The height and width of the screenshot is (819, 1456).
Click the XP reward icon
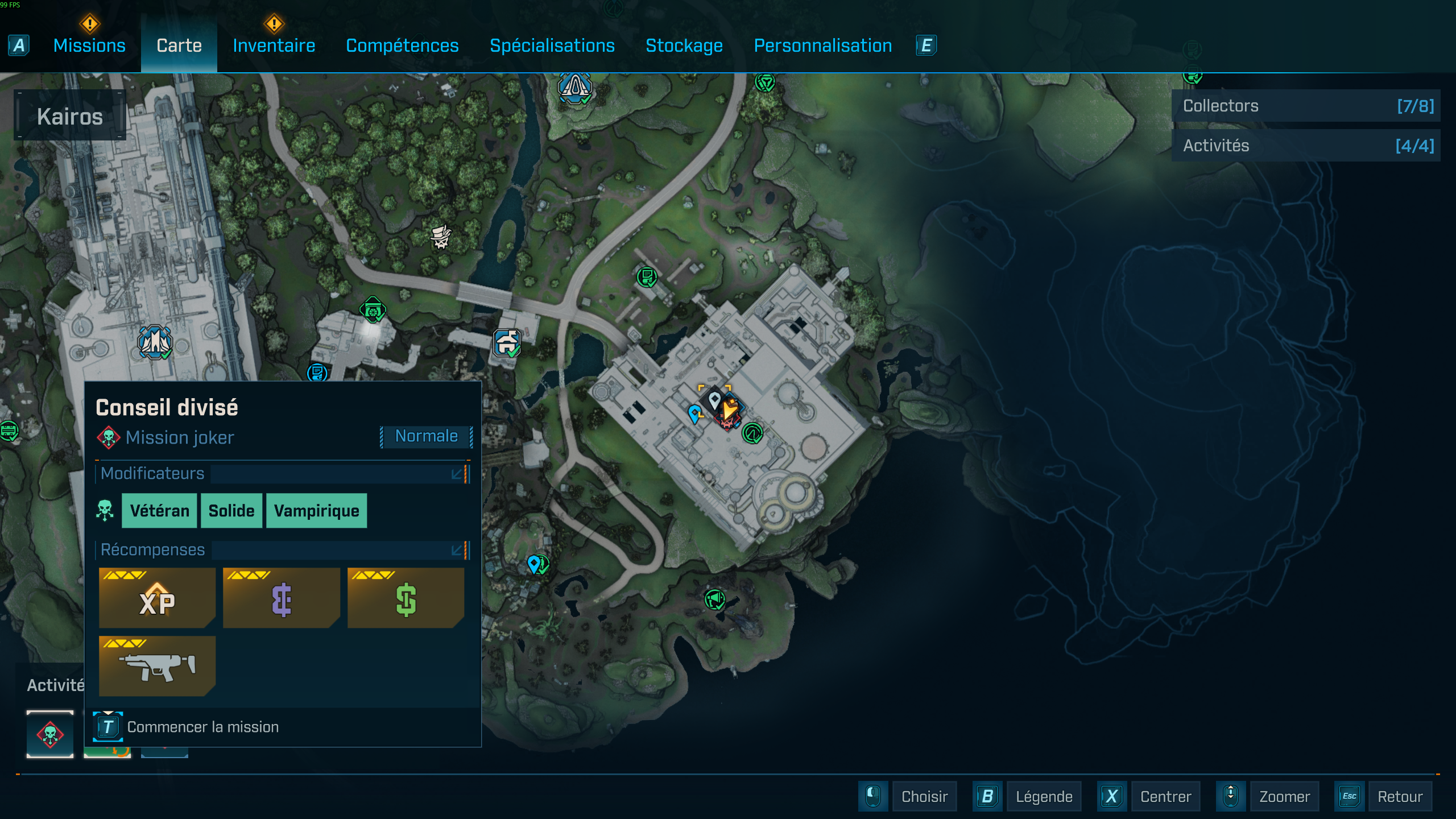click(x=157, y=598)
